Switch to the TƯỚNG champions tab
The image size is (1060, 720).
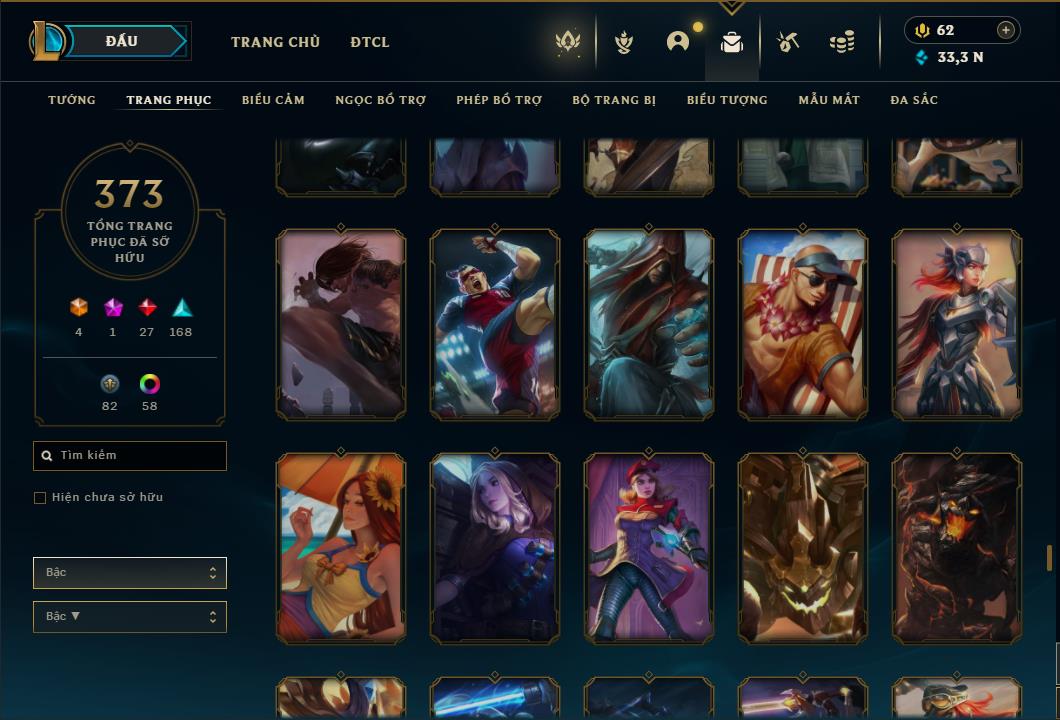pos(72,100)
